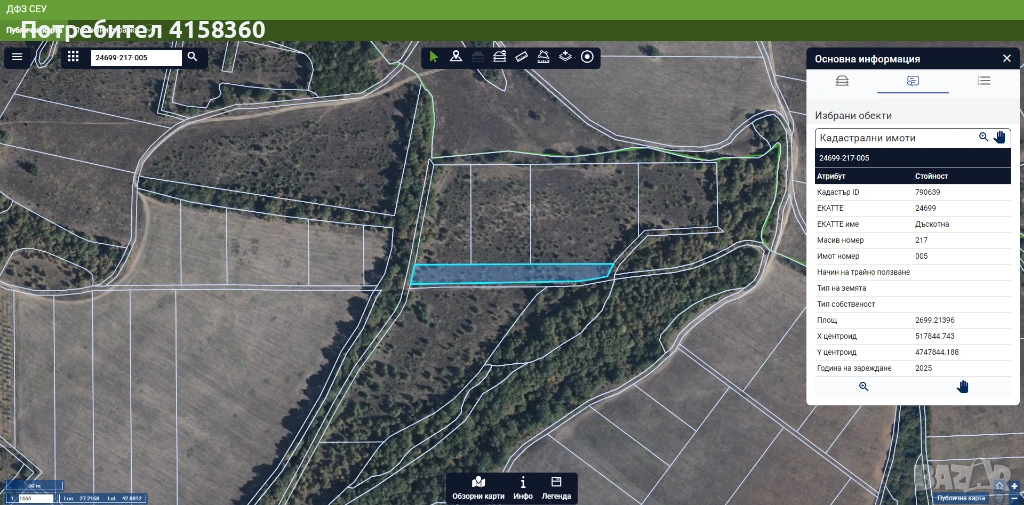
Task: Open the hamburger main menu
Action: coord(17,57)
